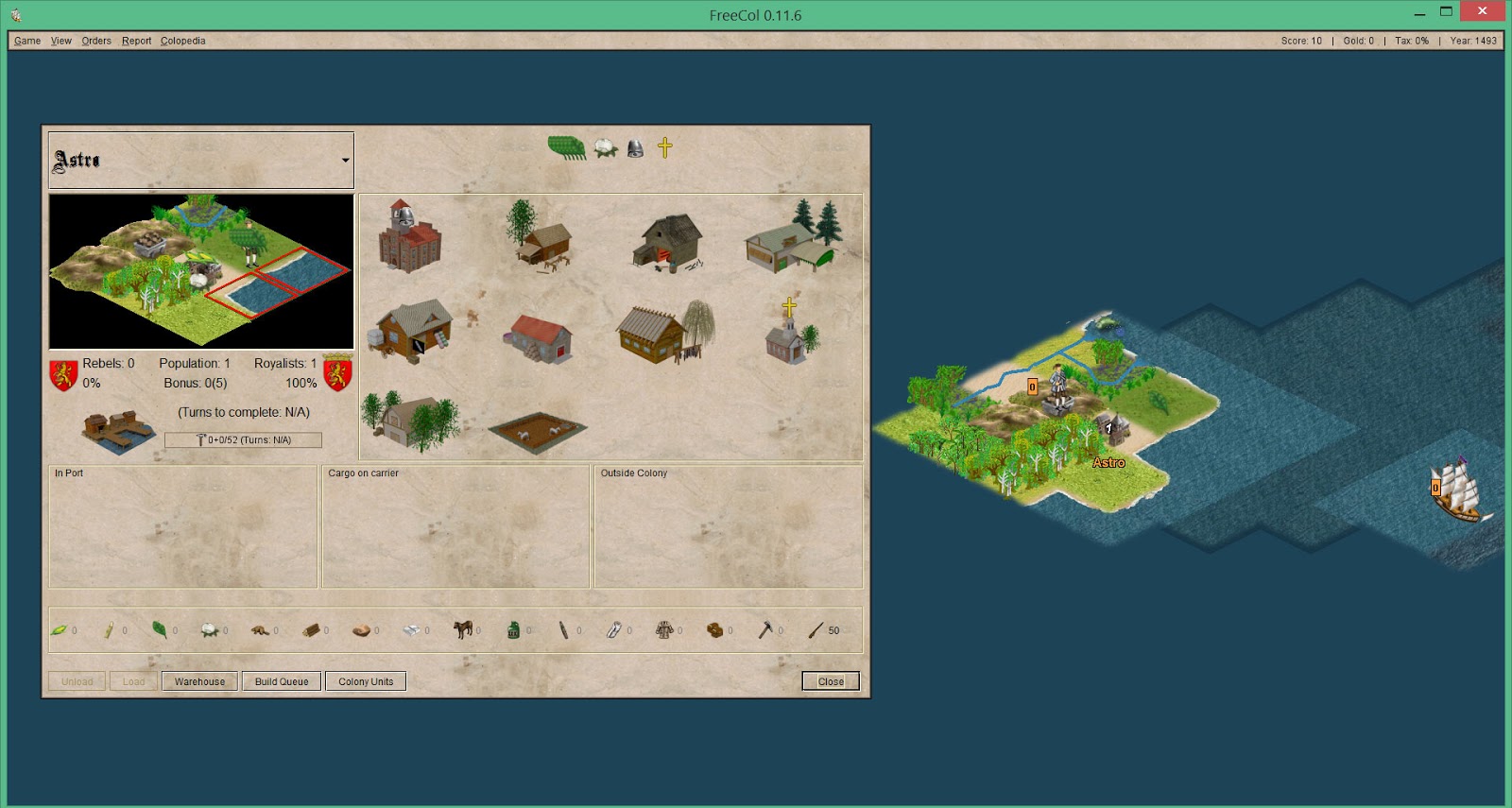
Task: Click the colony tiles minimap thumbnail
Action: [x=200, y=271]
